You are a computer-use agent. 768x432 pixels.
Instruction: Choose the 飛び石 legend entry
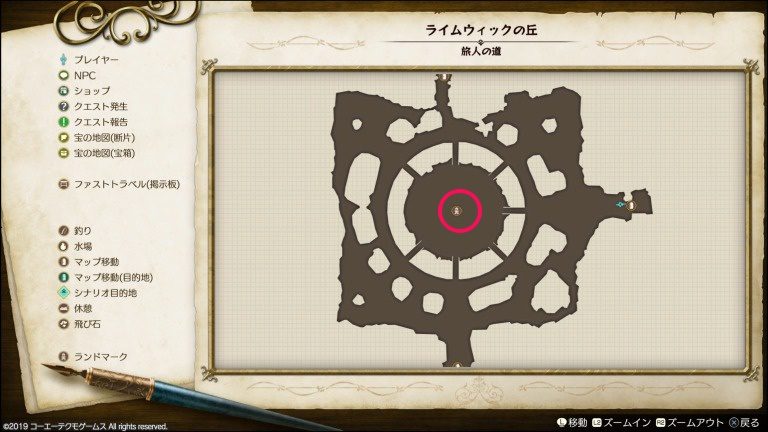point(80,324)
